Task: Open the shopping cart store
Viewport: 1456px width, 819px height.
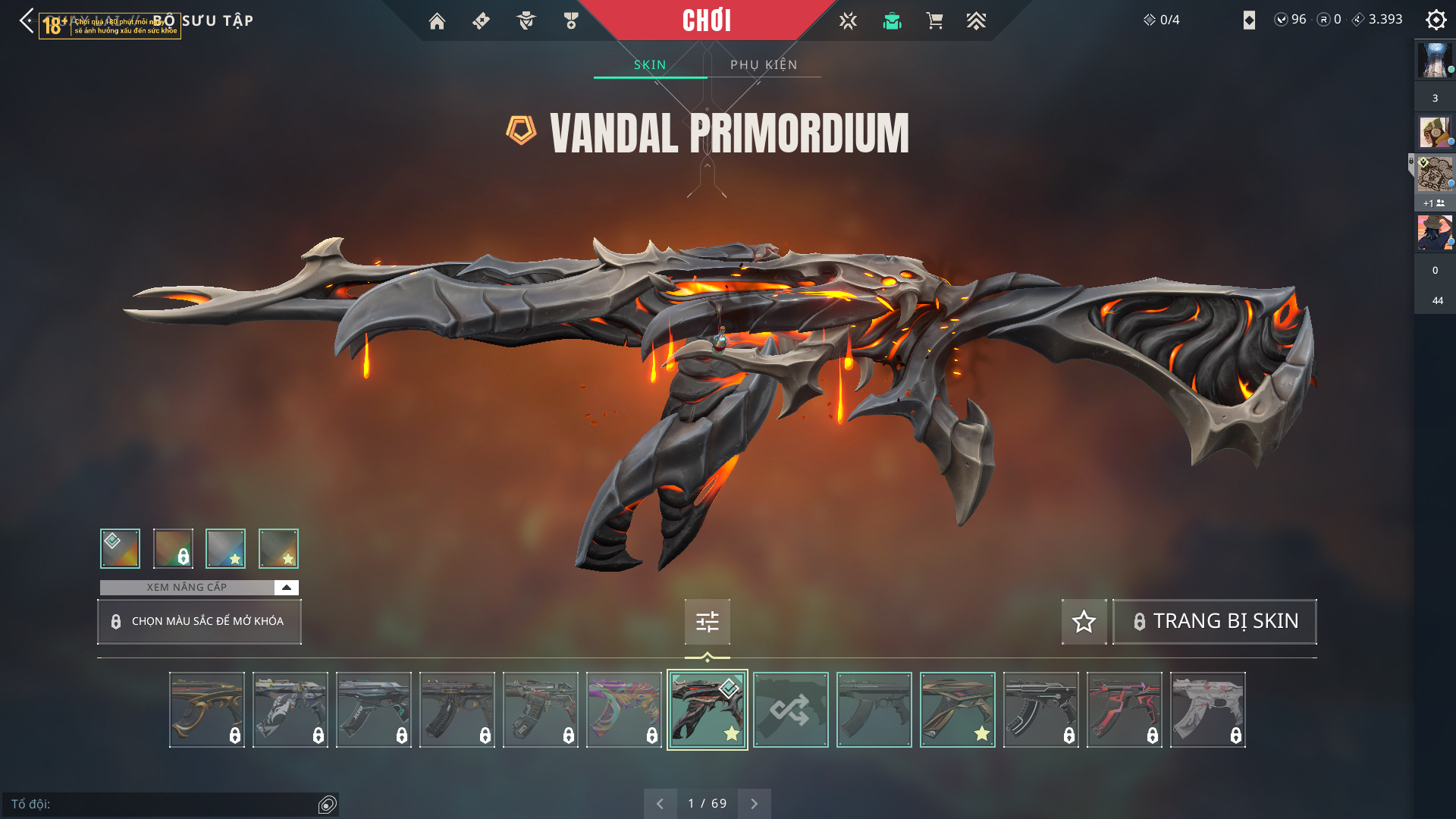Action: (934, 21)
